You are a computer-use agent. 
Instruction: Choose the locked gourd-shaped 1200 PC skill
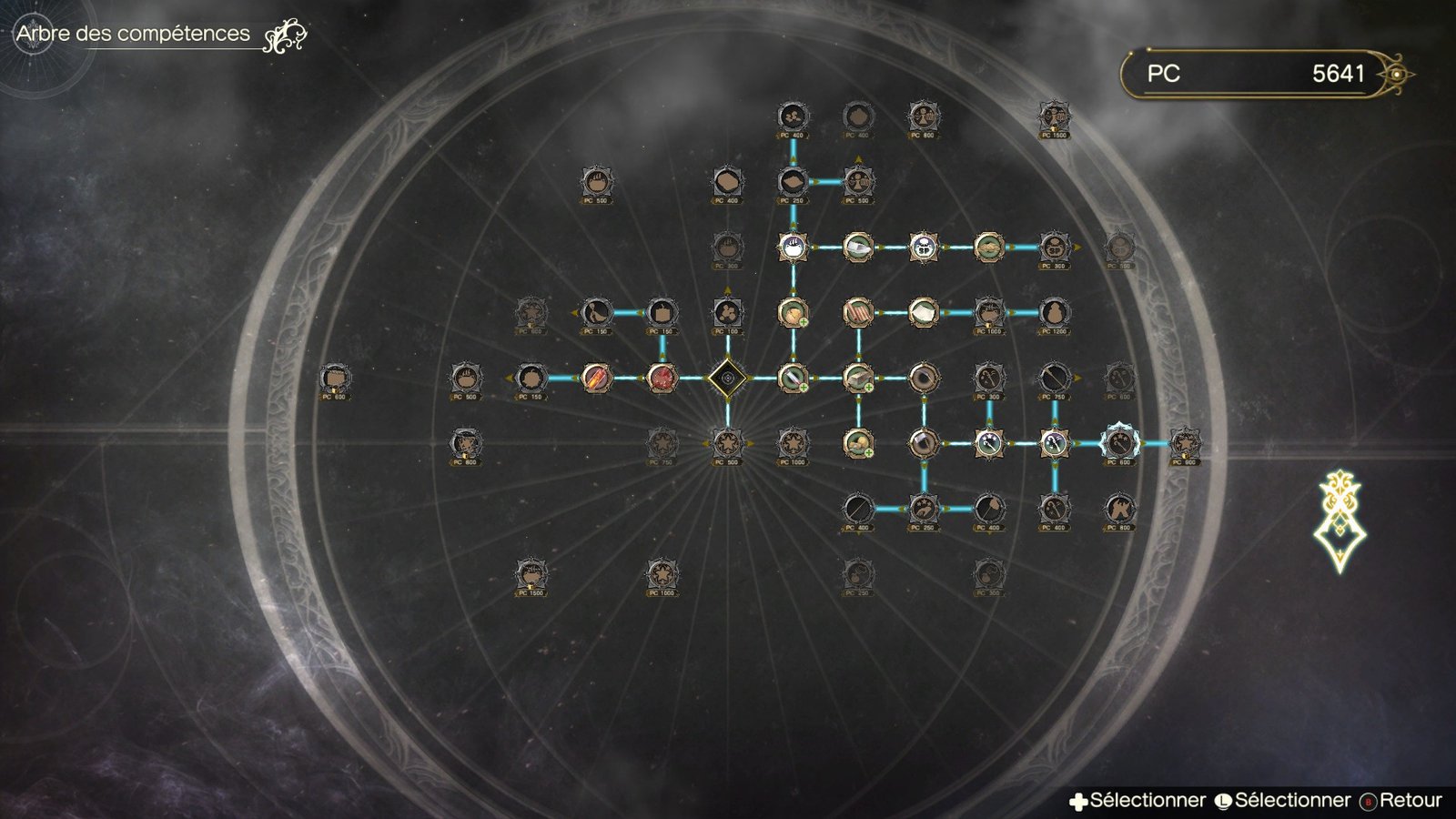(1054, 312)
